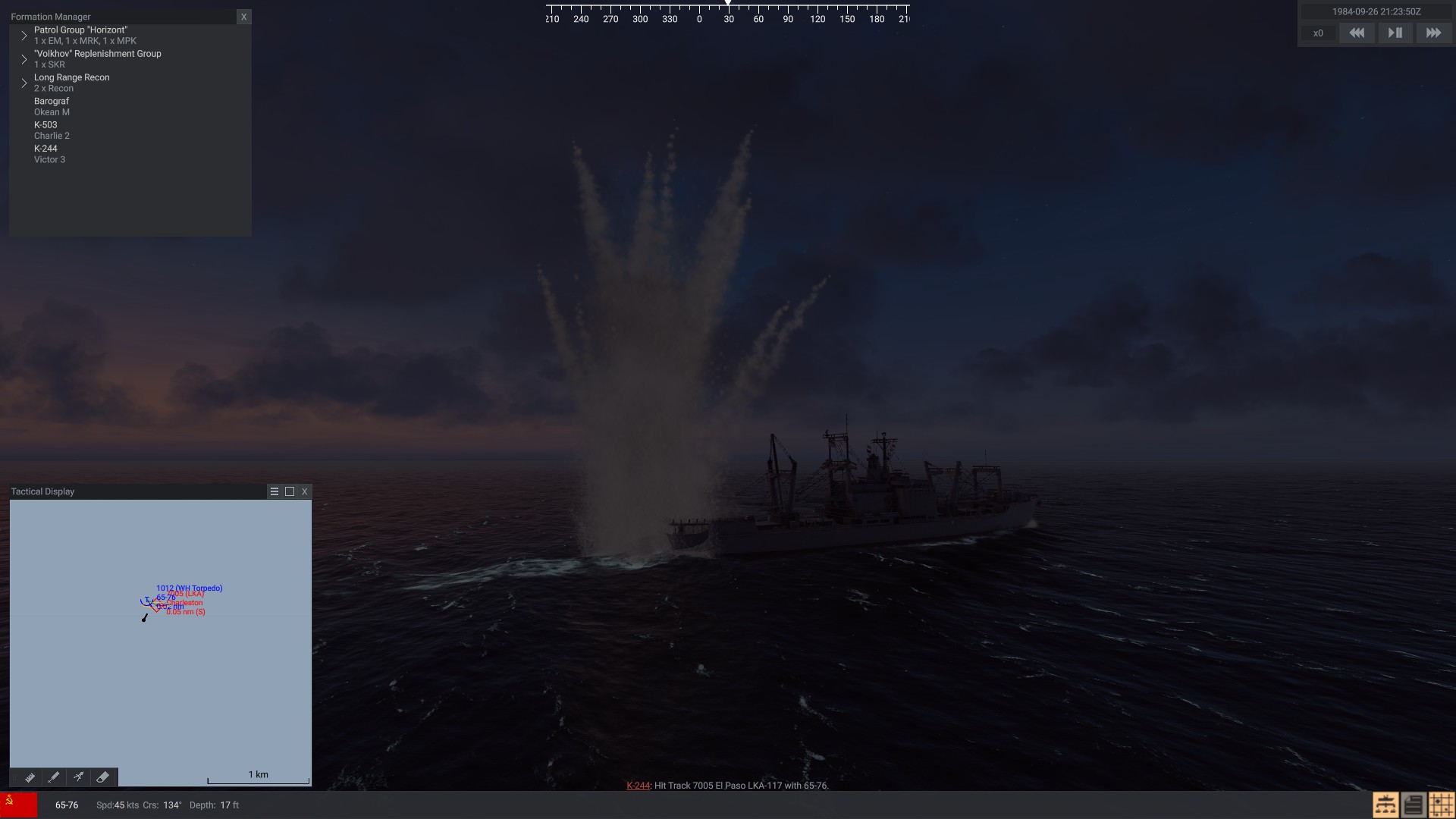This screenshot has width=1456, height=819.
Task: Select the eraser tool on tactical map
Action: pyautogui.click(x=103, y=777)
